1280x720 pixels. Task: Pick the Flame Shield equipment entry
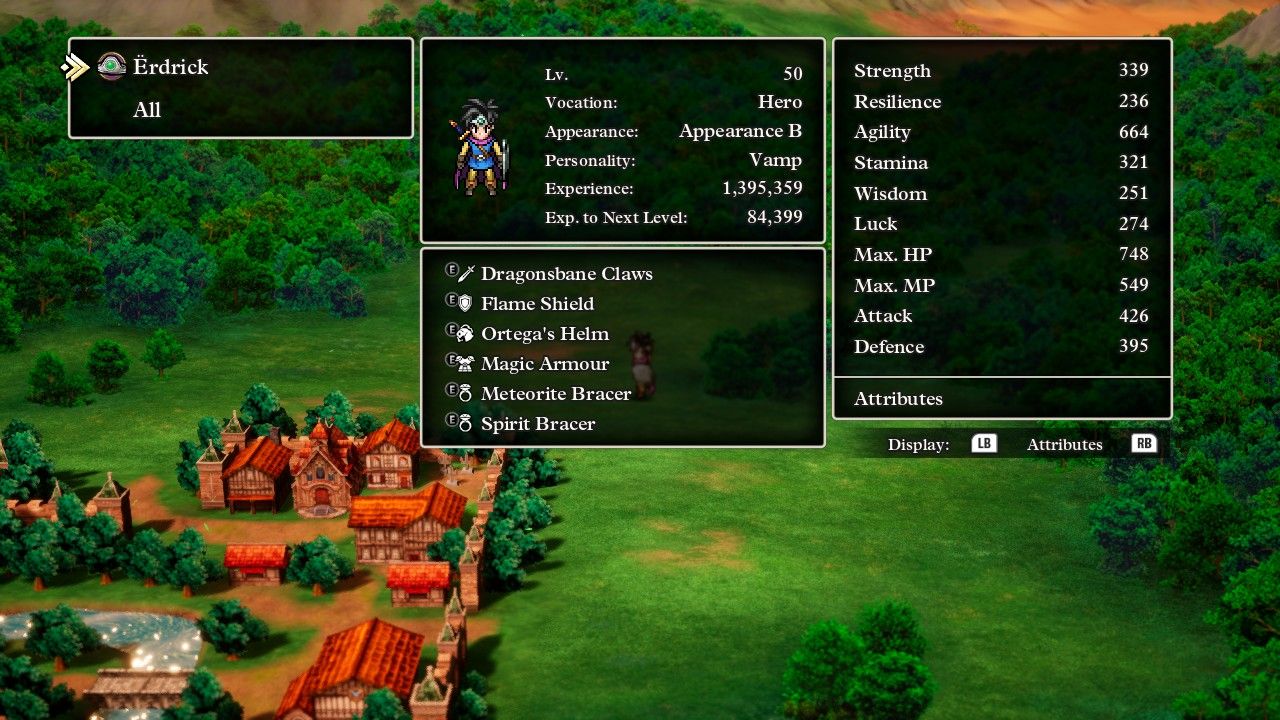[x=537, y=304]
